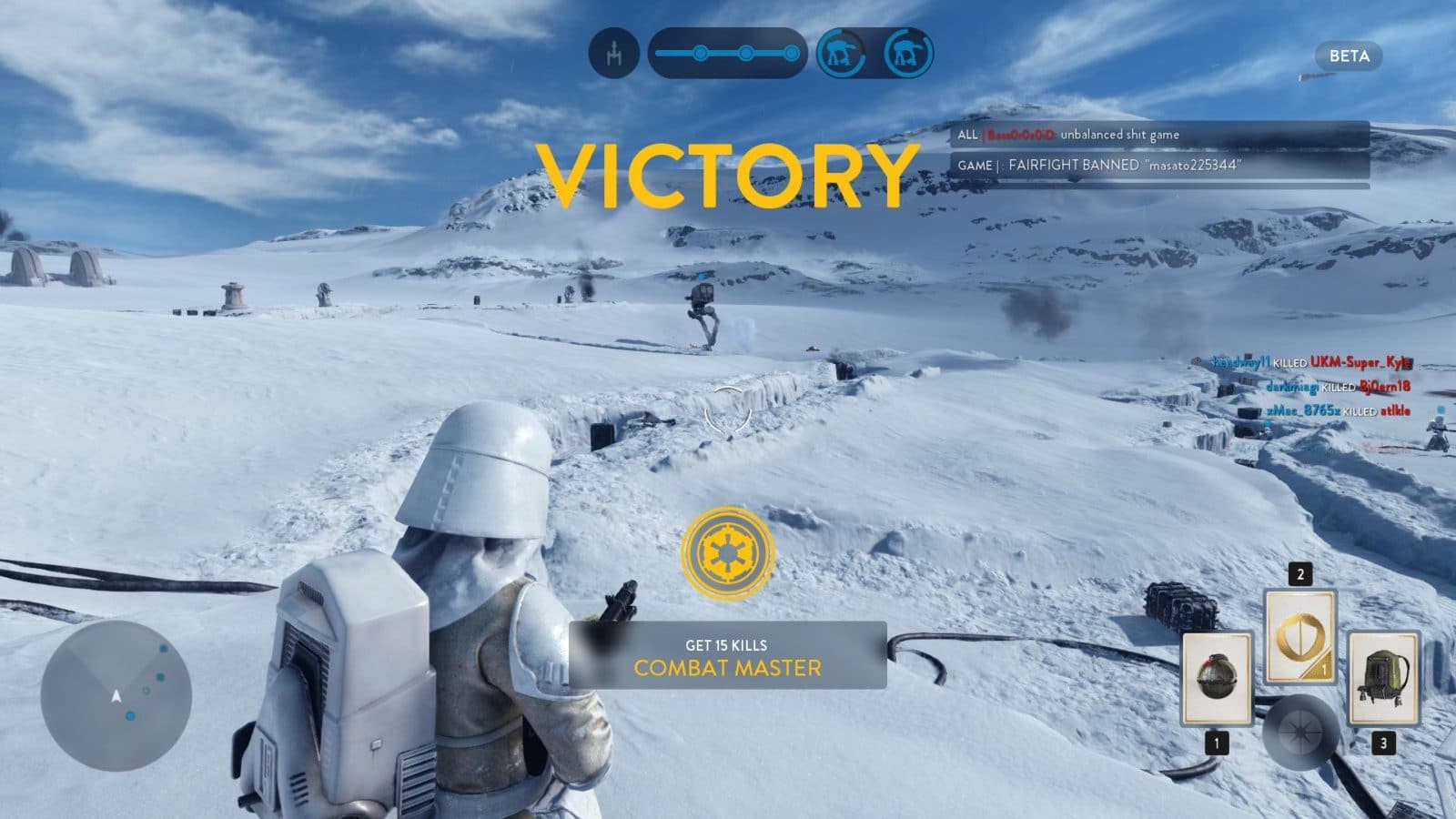1456x819 pixels.
Task: Select the jump pack star card
Action: 1383,680
